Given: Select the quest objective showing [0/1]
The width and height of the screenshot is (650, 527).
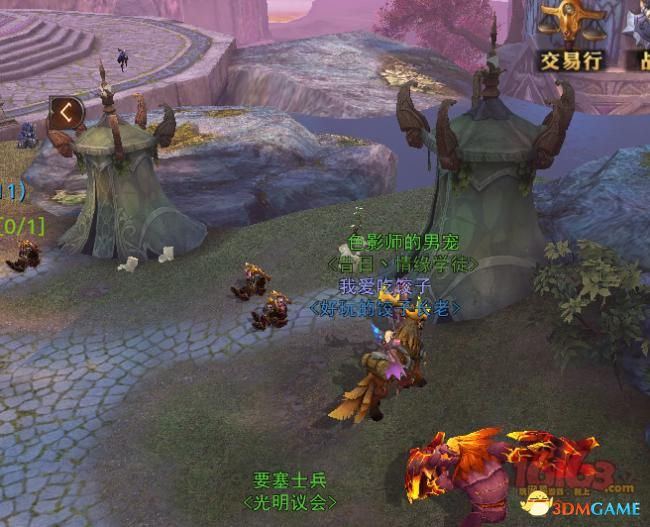Looking at the screenshot, I should (x=22, y=226).
